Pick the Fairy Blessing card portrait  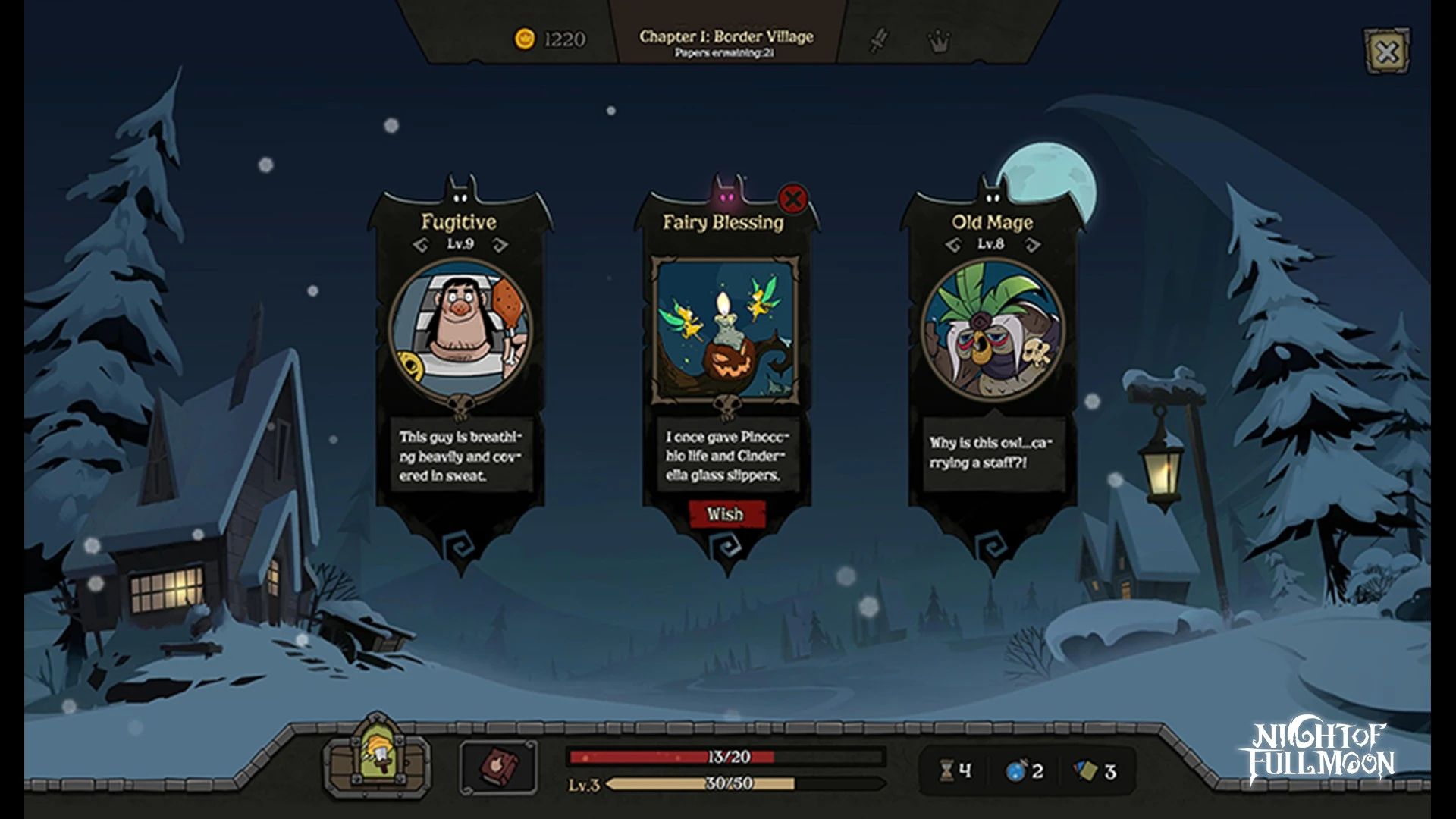(726, 328)
